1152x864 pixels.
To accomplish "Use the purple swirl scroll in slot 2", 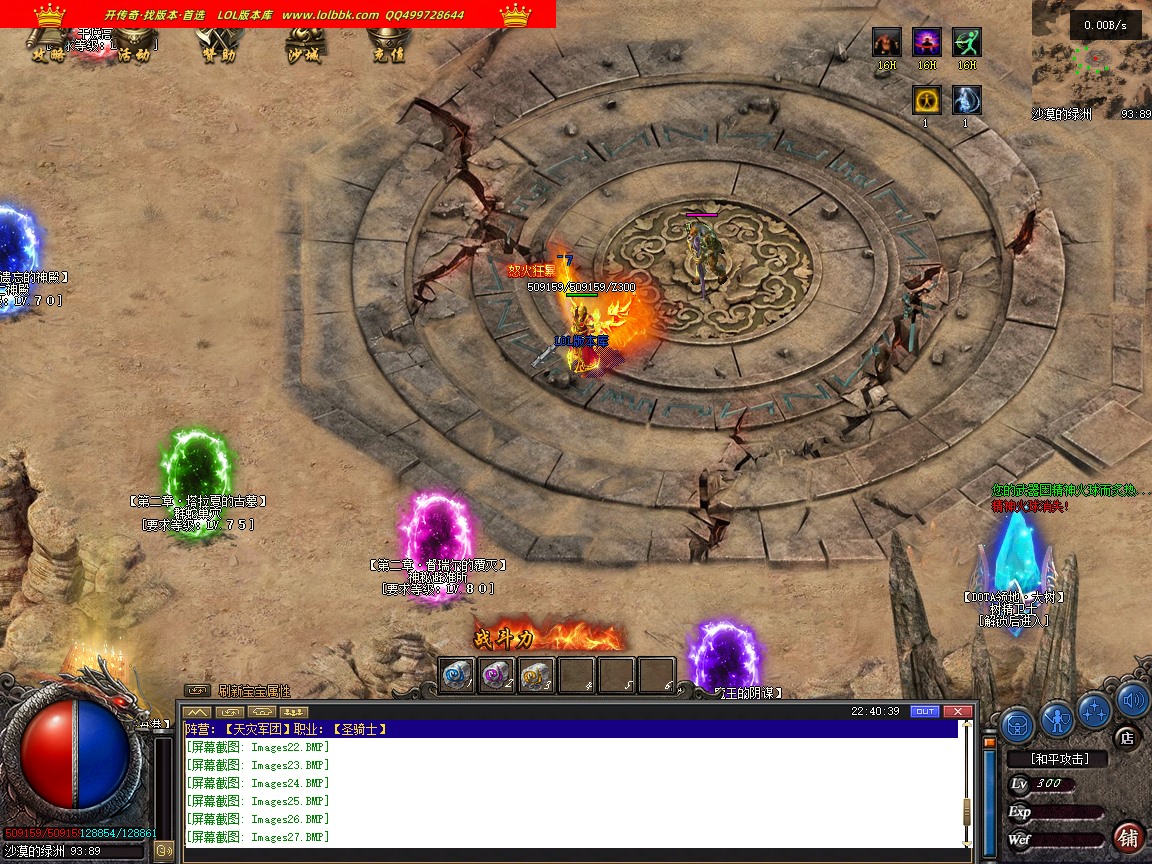I will pyautogui.click(x=497, y=675).
